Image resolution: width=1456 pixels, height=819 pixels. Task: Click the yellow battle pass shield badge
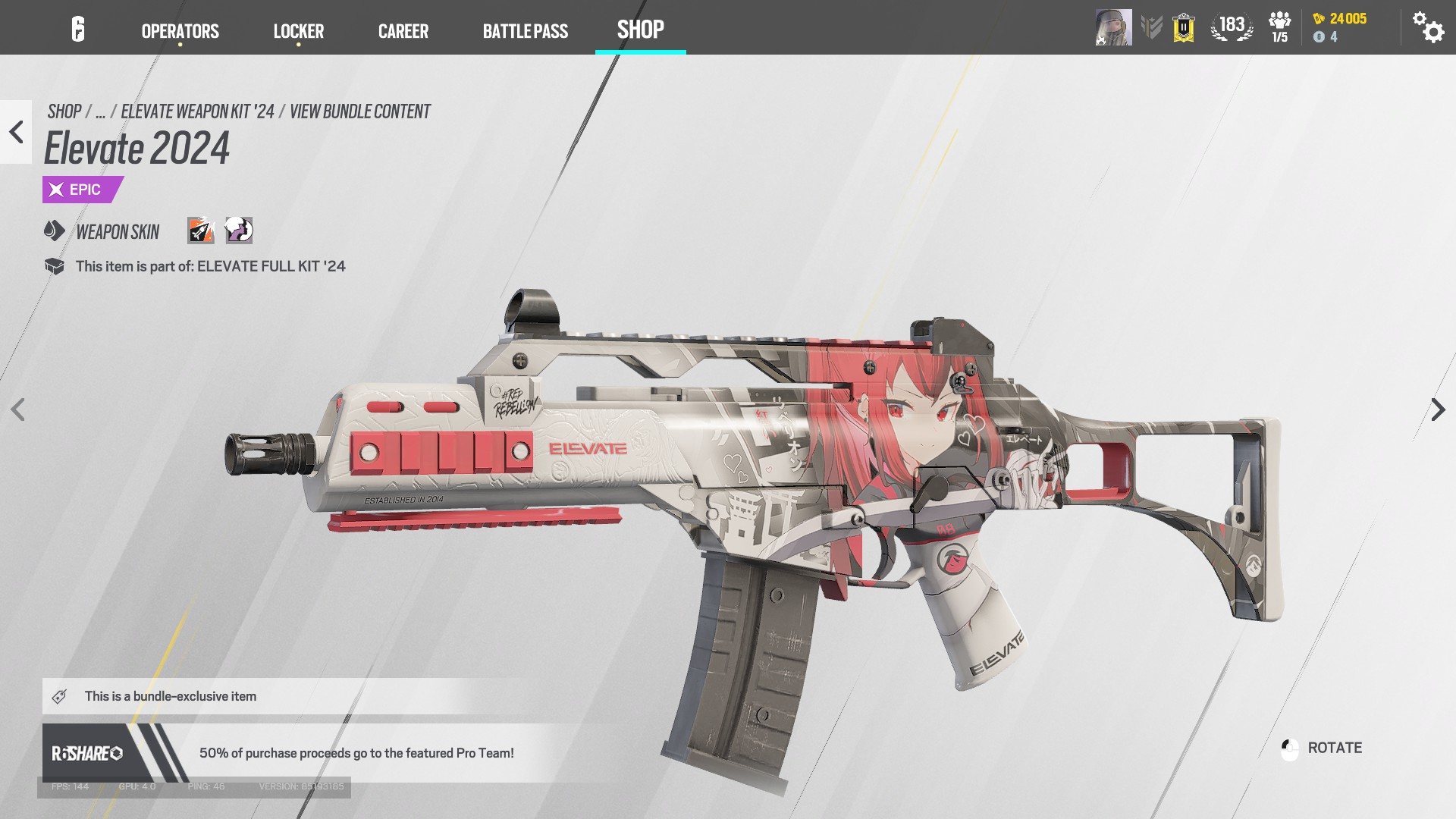[x=1183, y=28]
